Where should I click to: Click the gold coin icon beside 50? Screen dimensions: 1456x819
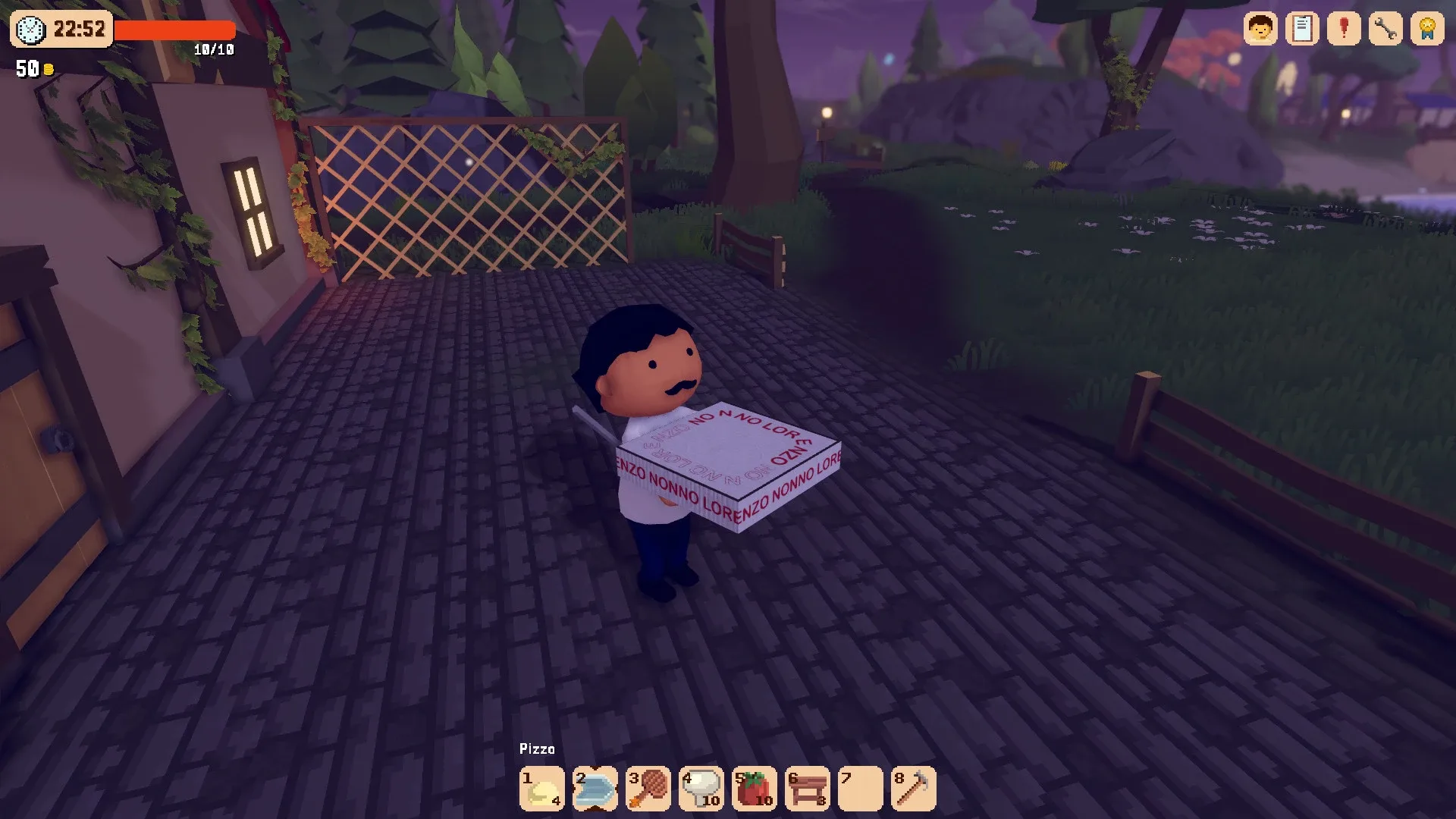pos(48,70)
